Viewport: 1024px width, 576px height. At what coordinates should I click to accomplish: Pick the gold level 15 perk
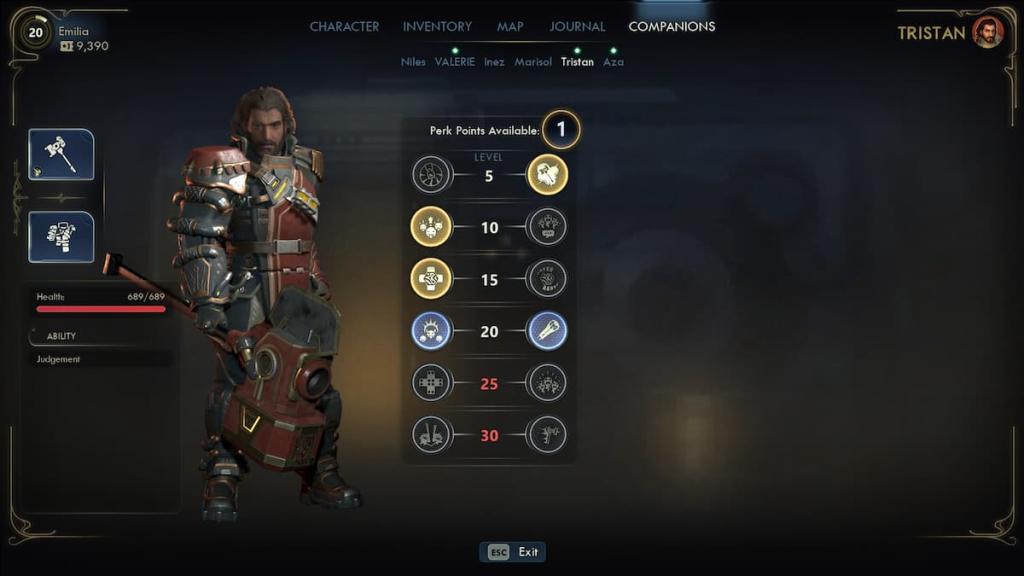click(431, 279)
